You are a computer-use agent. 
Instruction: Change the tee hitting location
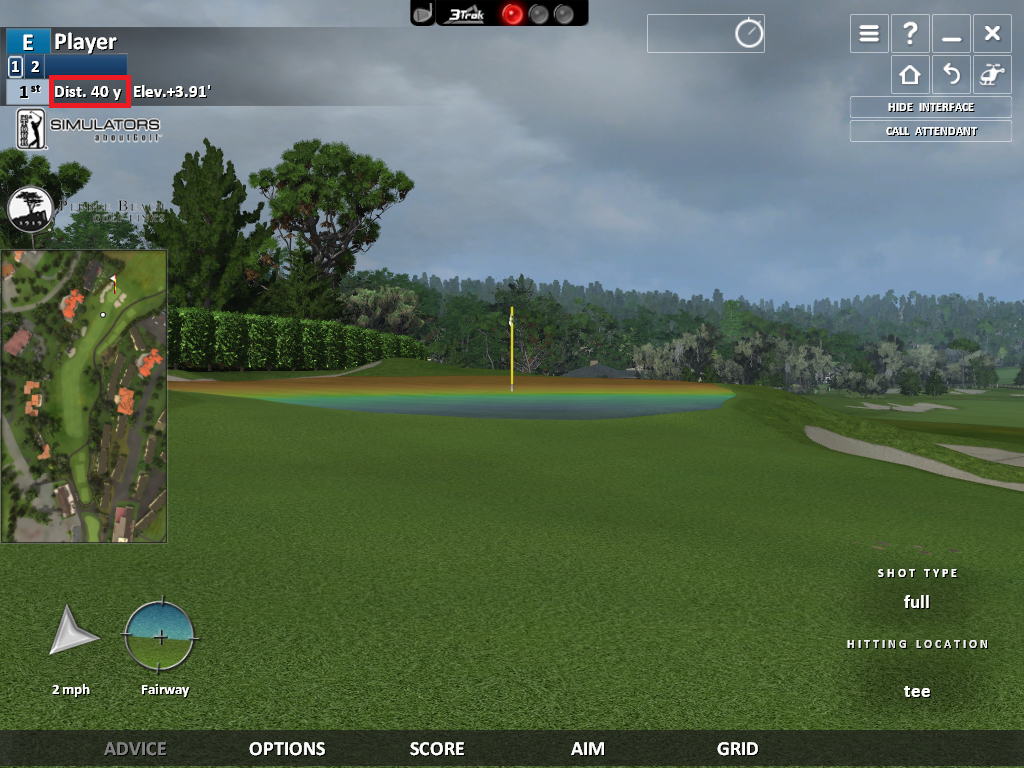coord(917,691)
